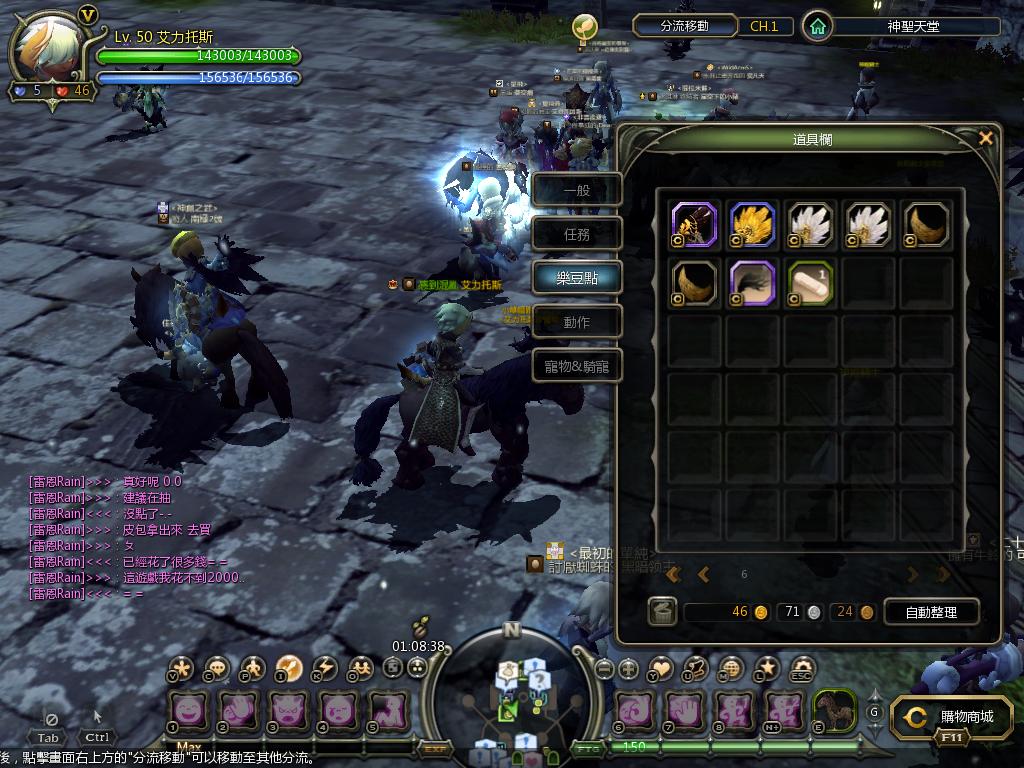Viewport: 1024px width, 768px height.
Task: Select the black-and-gold gauntlet item slot
Action: pyautogui.click(x=695, y=225)
